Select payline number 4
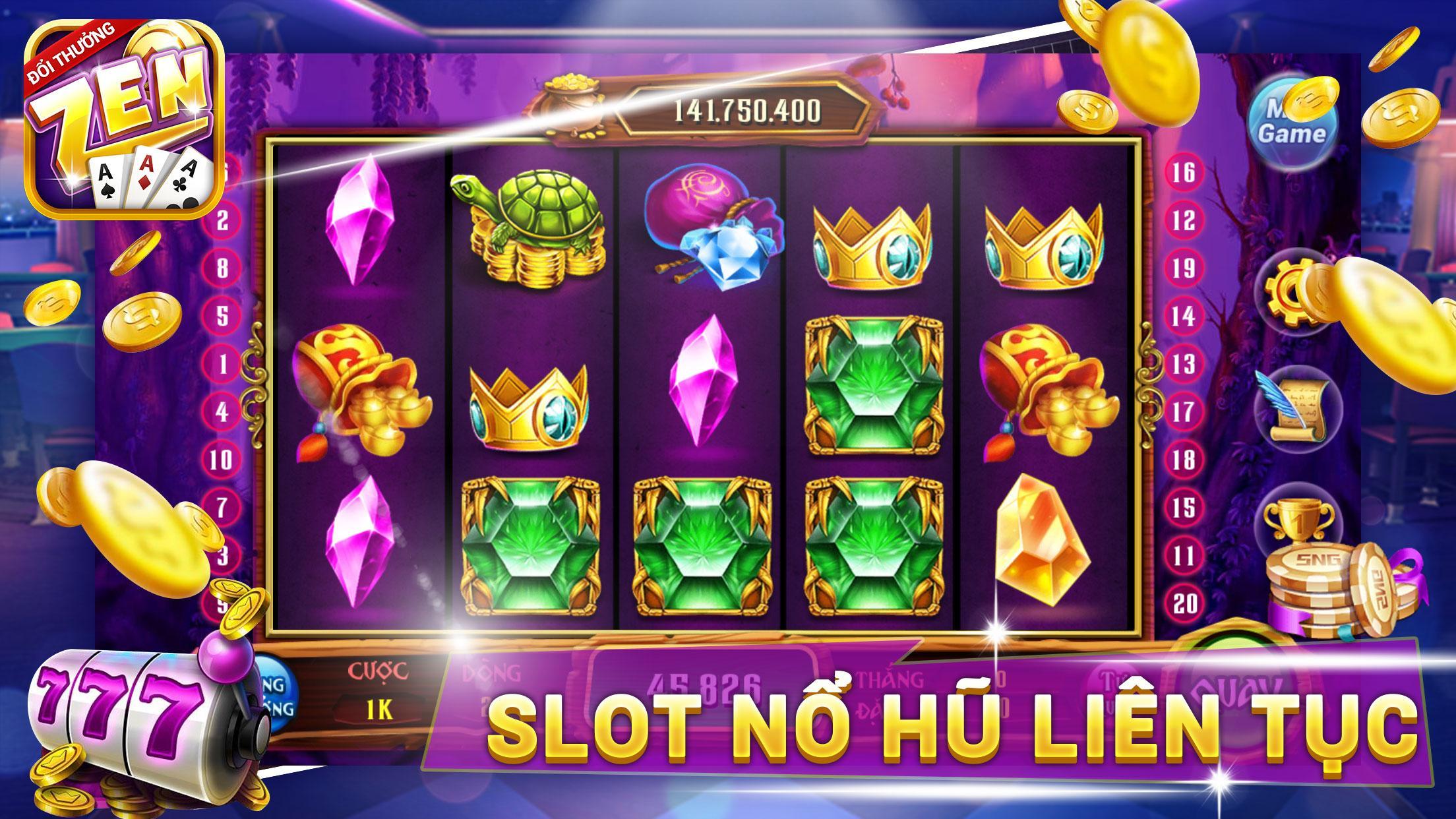The image size is (1456, 819). 222,412
